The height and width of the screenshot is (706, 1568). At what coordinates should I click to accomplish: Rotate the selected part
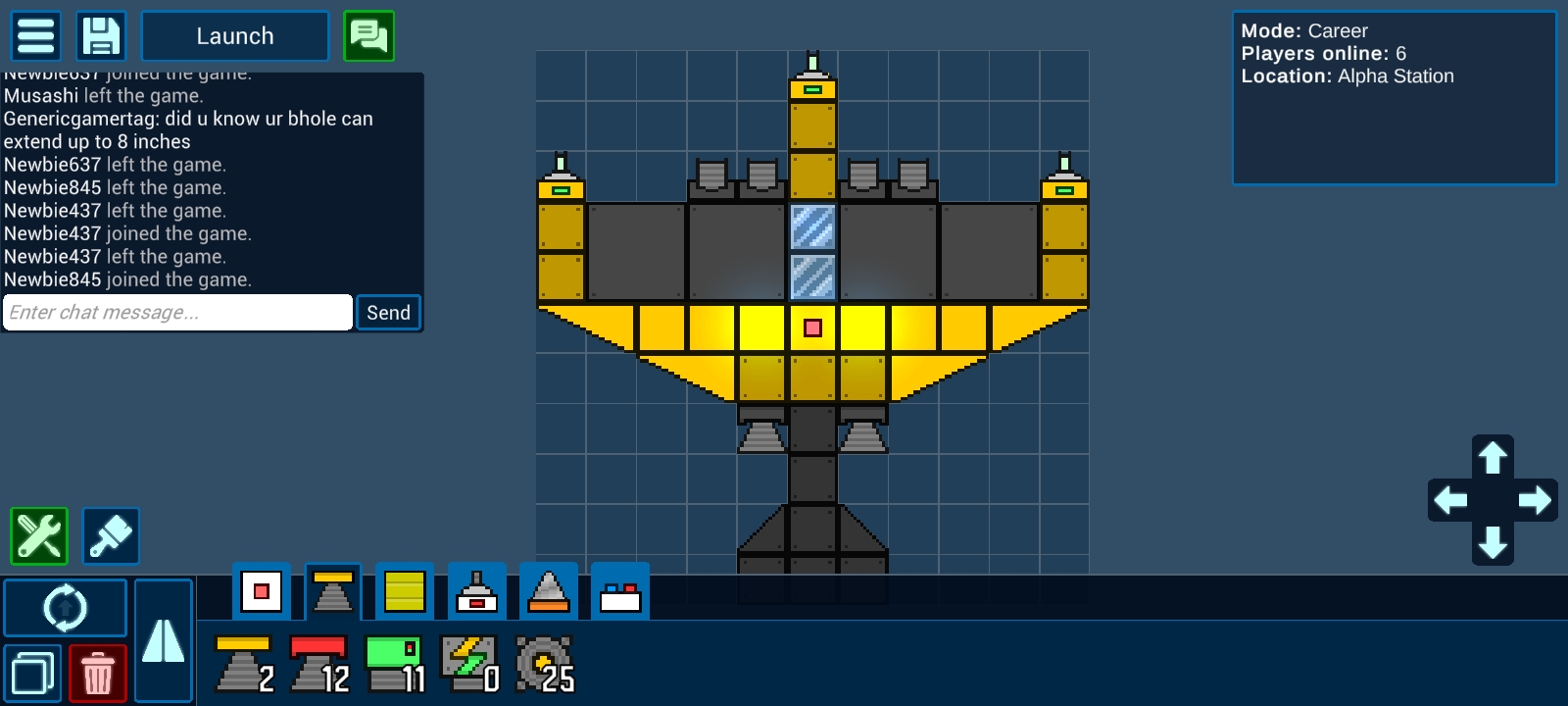pyautogui.click(x=66, y=608)
